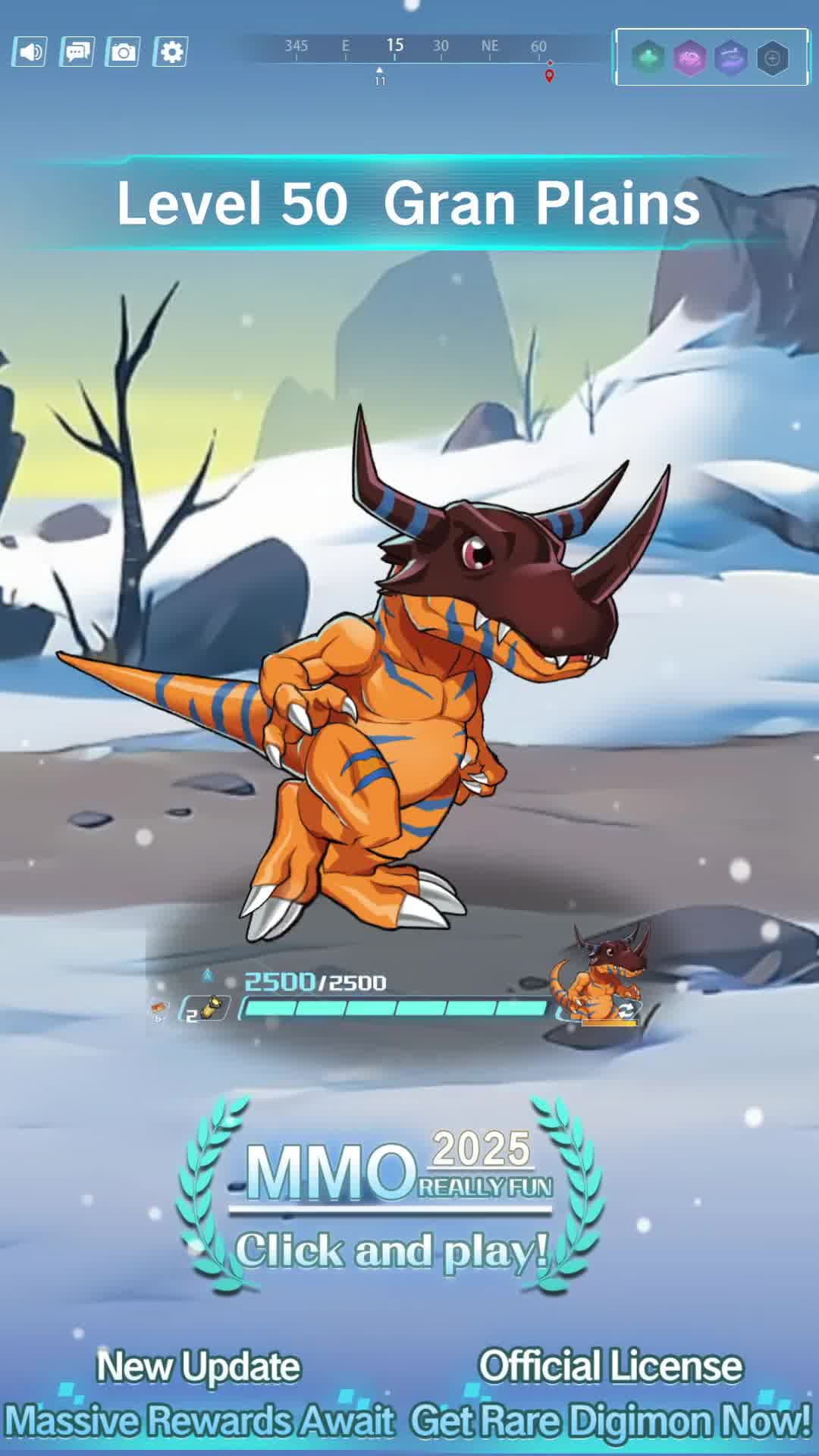Image resolution: width=819 pixels, height=1456 pixels.
Task: Take a screenshot with the camera icon
Action: (124, 52)
